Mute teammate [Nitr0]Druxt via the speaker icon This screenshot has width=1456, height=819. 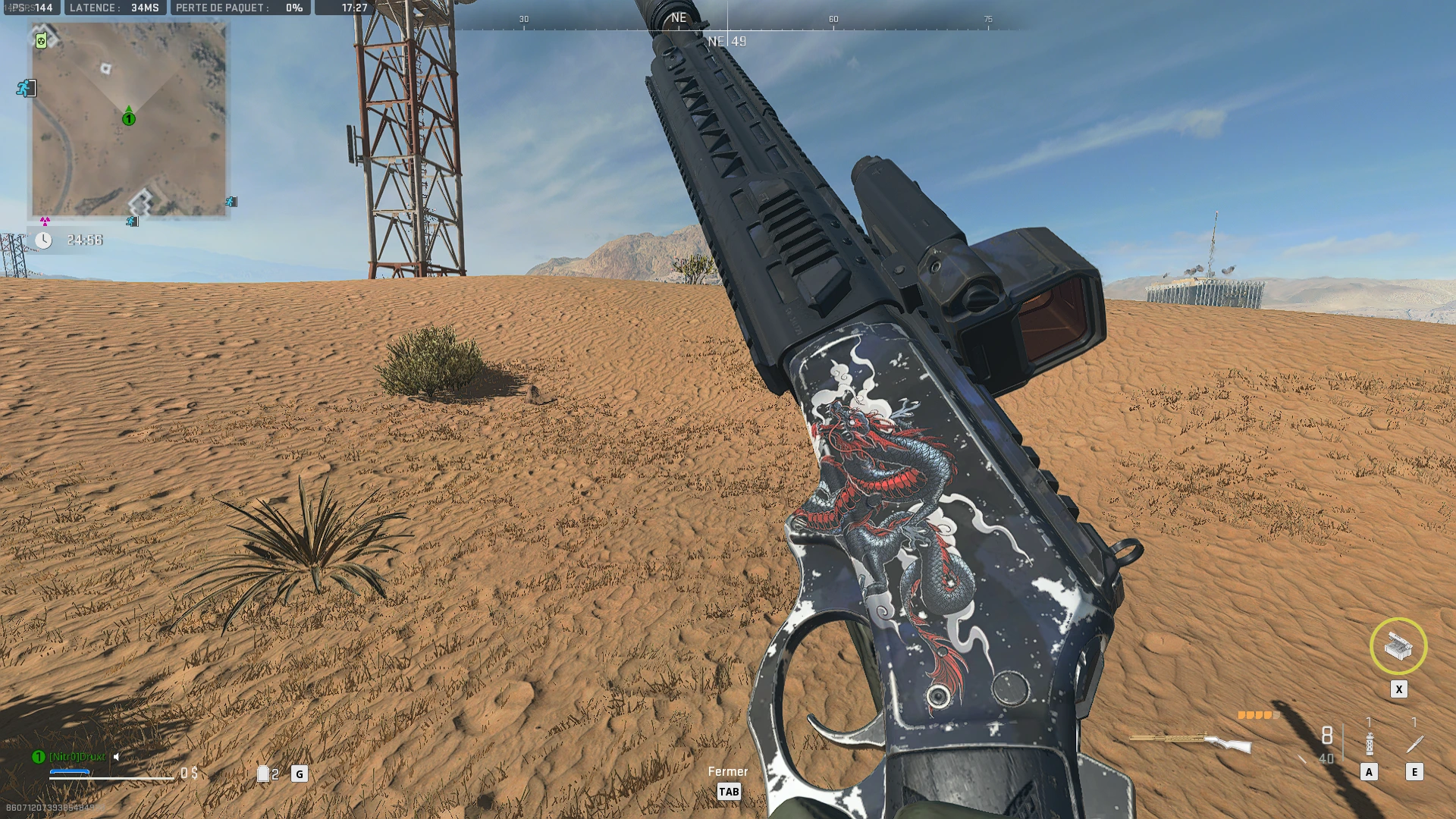pos(115,757)
